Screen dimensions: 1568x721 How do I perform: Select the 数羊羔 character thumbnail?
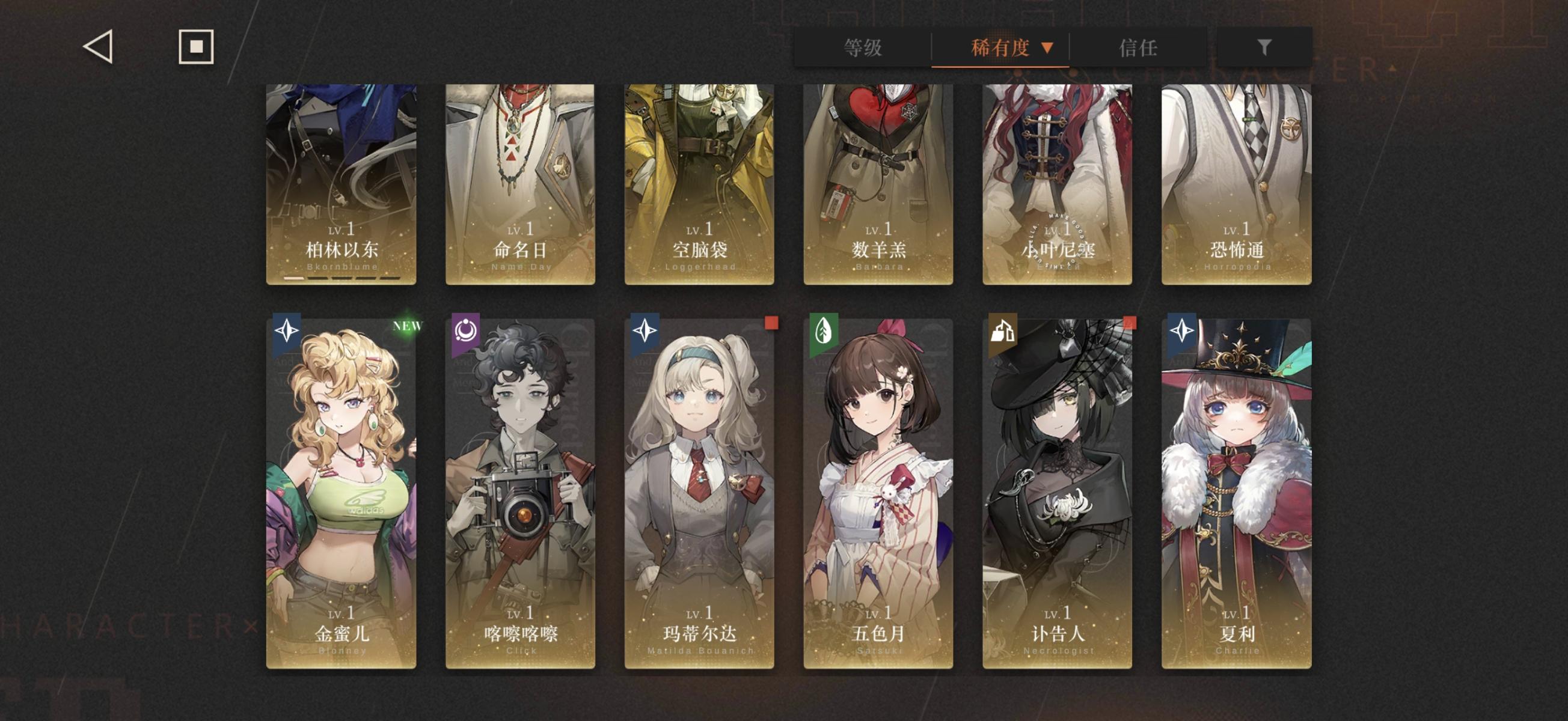tap(877, 183)
